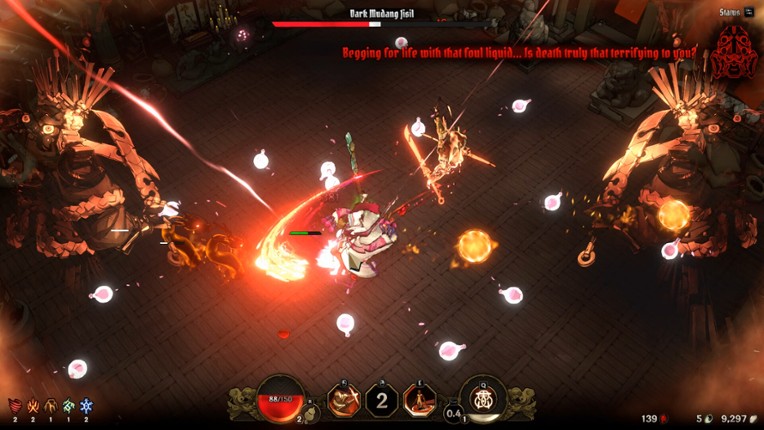Select the green leaf buff icon
Viewport: 764px width, 430px height.
69,405
